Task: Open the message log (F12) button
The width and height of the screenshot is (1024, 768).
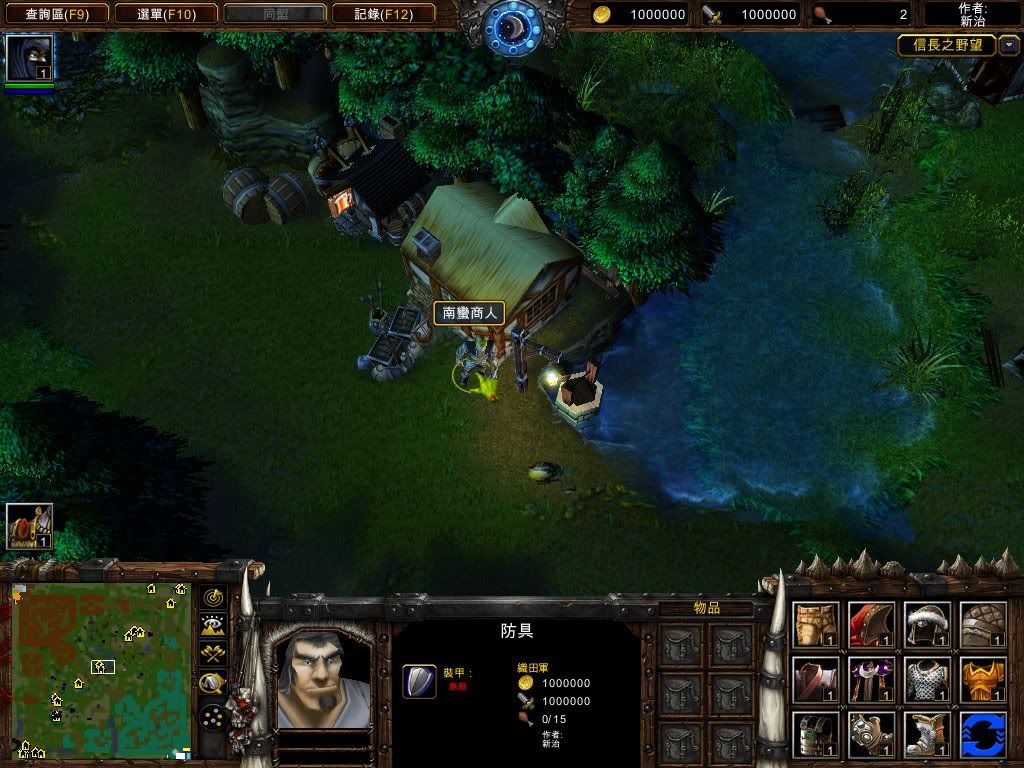Action: [x=383, y=14]
